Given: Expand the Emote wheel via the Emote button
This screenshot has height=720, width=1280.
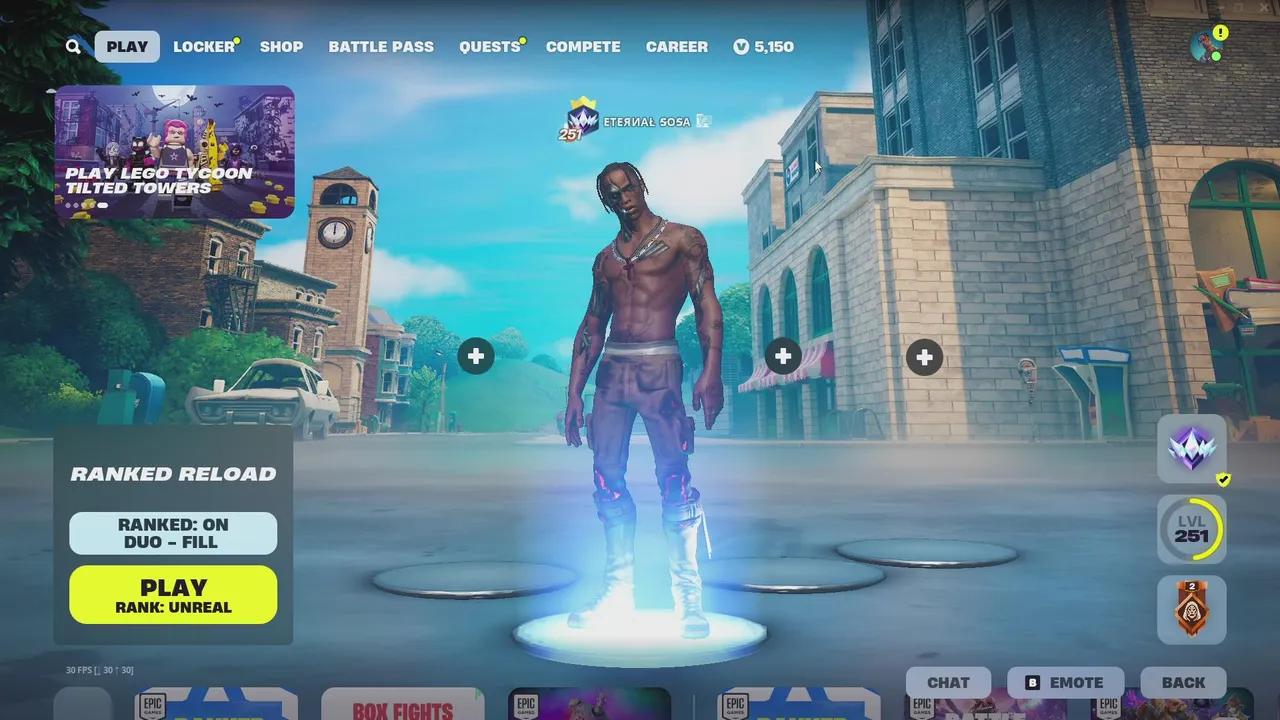Looking at the screenshot, I should 1065,682.
